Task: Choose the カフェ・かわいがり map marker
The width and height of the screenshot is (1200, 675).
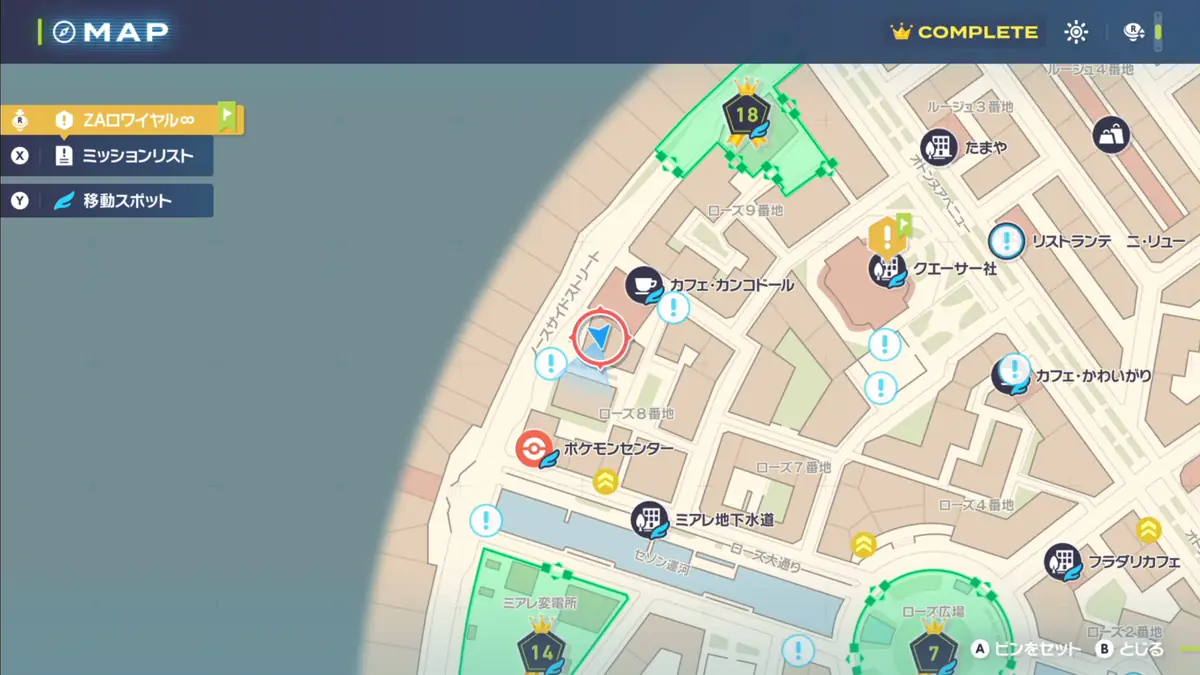Action: click(x=1010, y=376)
